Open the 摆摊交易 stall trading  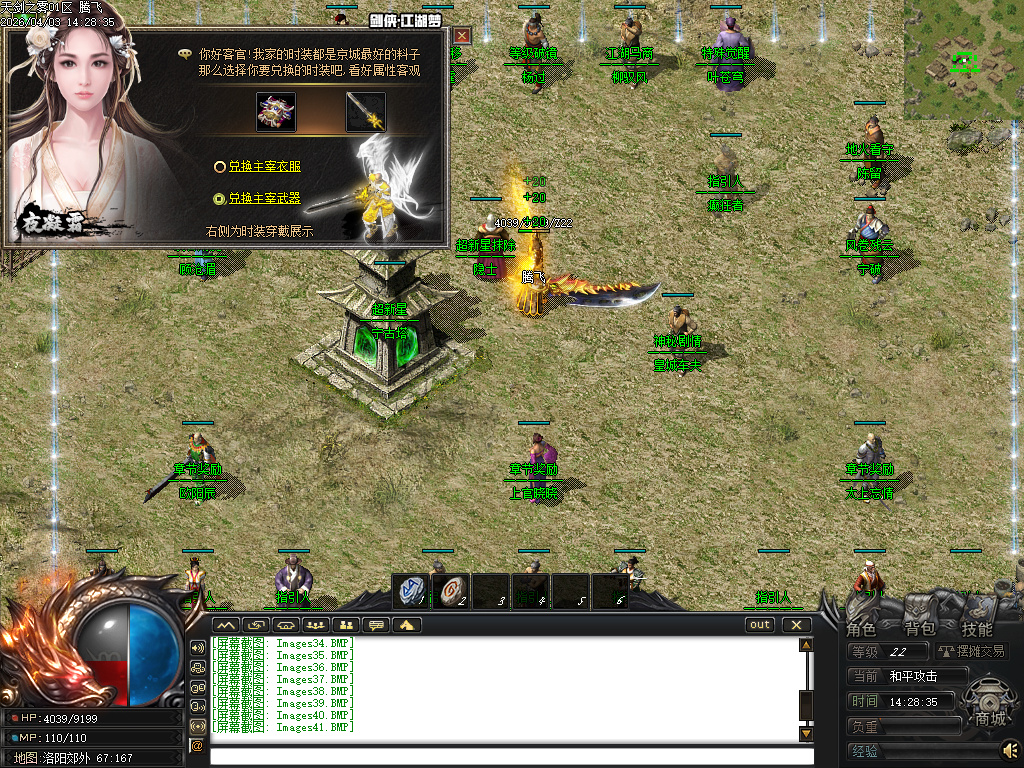point(972,651)
